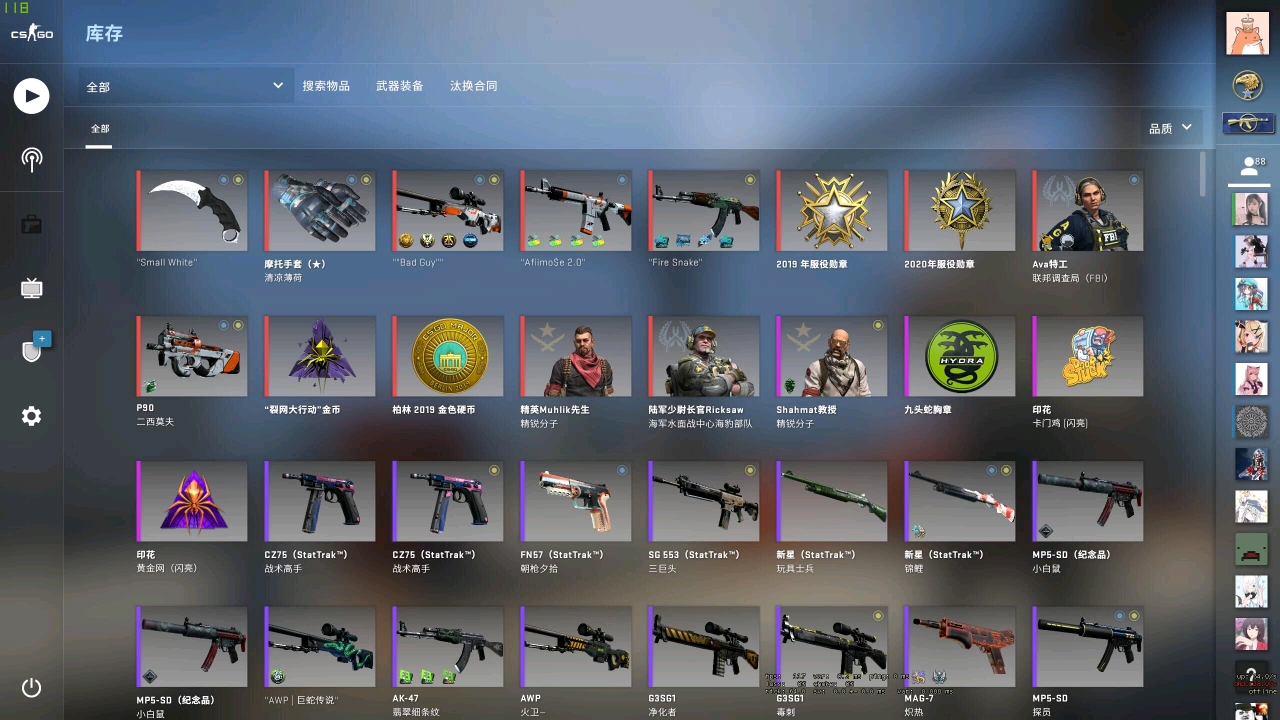Click the Play button in the left sidebar
Viewport: 1280px width, 720px height.
click(31, 96)
